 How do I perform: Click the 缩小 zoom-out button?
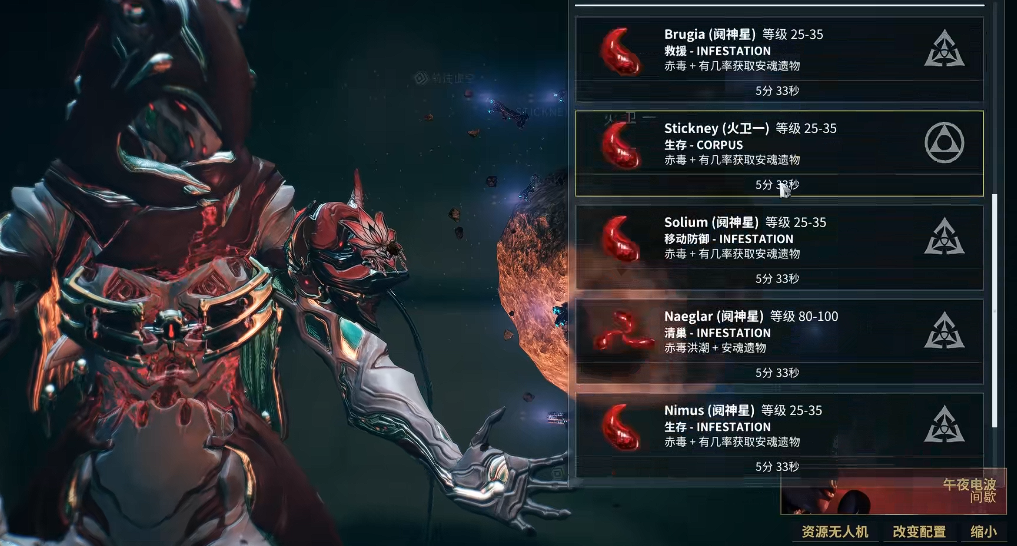tap(984, 532)
